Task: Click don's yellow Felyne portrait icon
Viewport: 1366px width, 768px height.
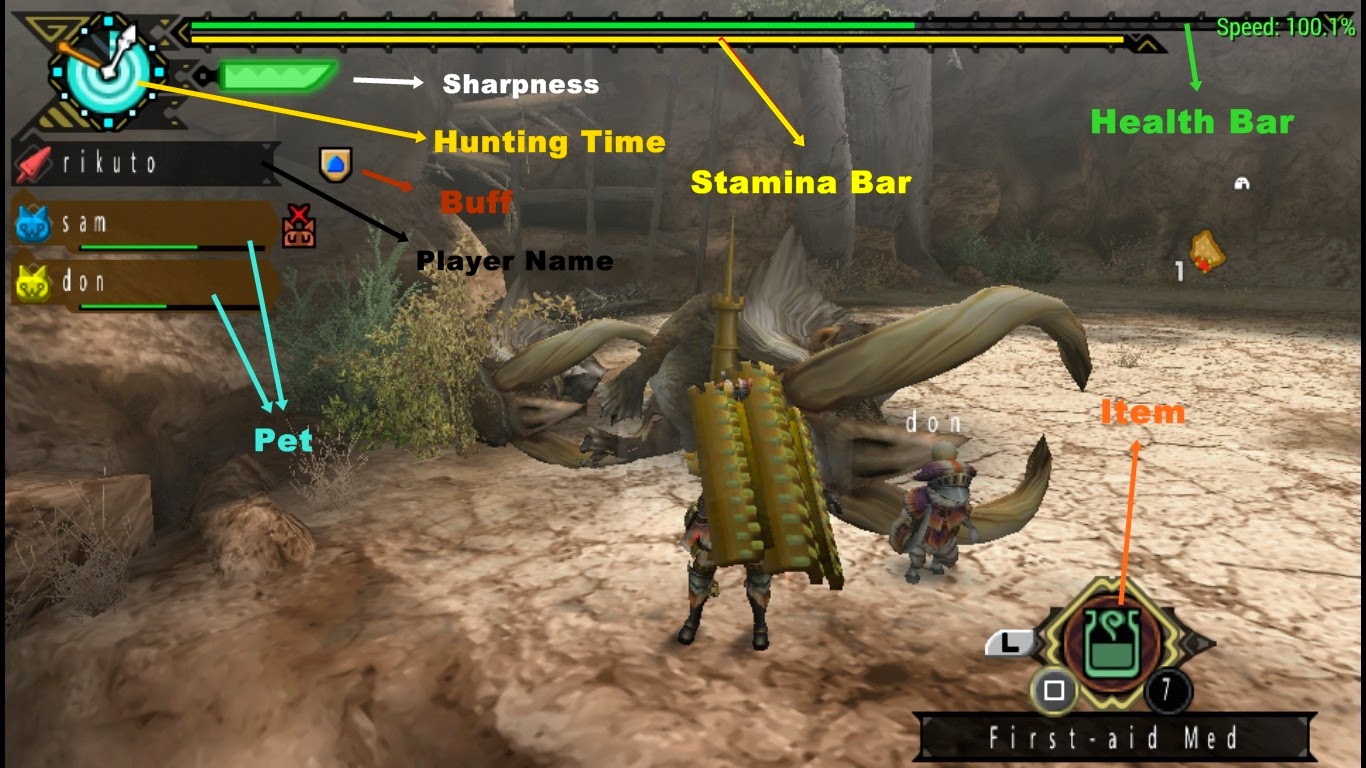Action: (x=32, y=283)
